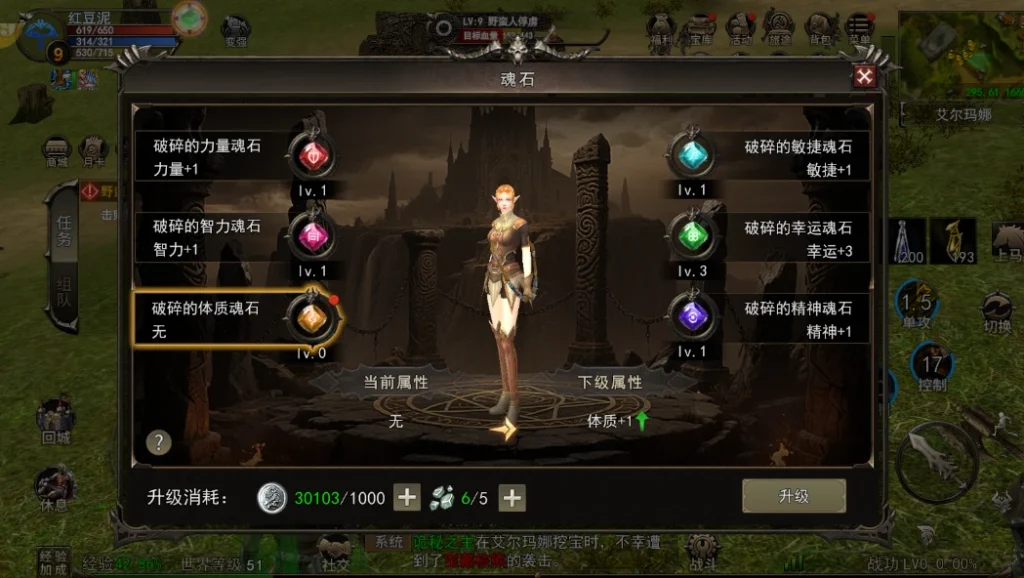This screenshot has height=578, width=1024.
Task: Choose the 破碎的精神魂石 spirit stone
Action: pyautogui.click(x=692, y=317)
